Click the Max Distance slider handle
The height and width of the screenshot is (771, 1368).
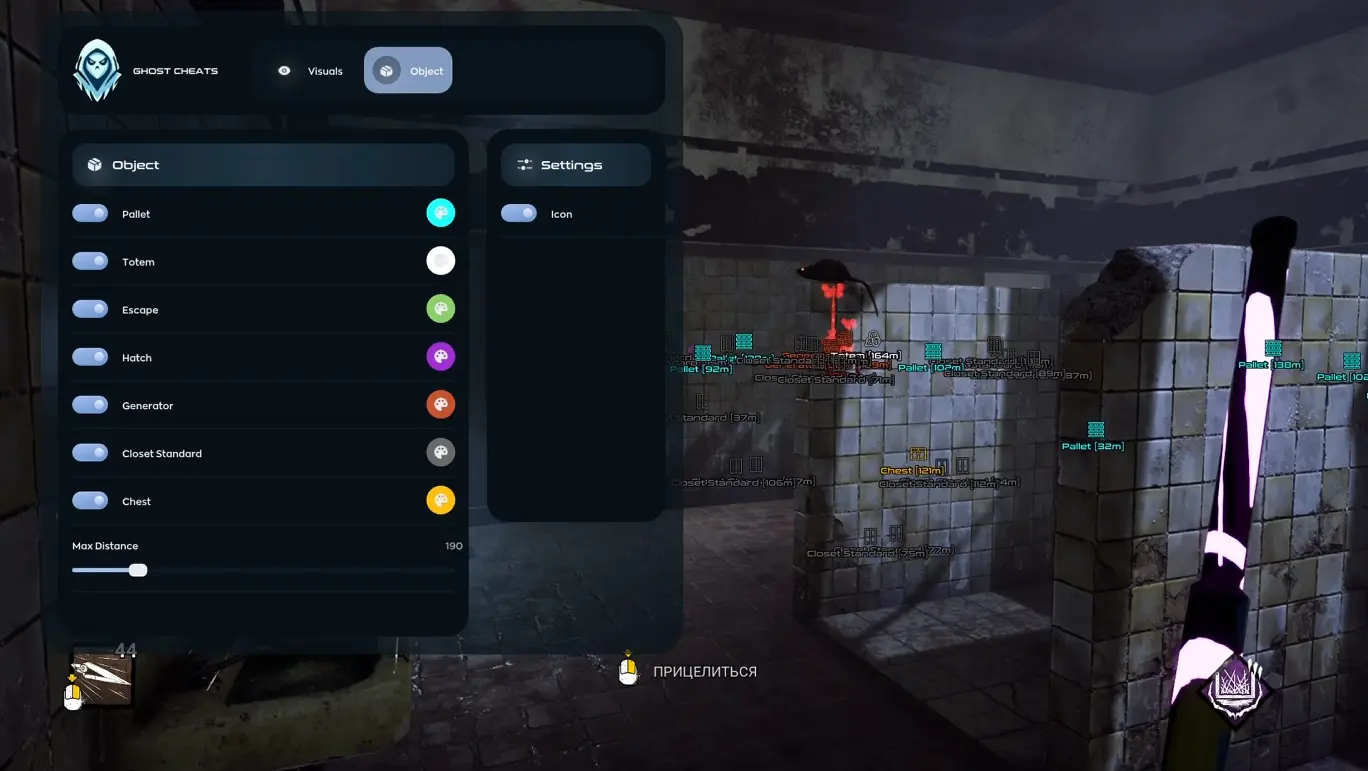click(138, 570)
